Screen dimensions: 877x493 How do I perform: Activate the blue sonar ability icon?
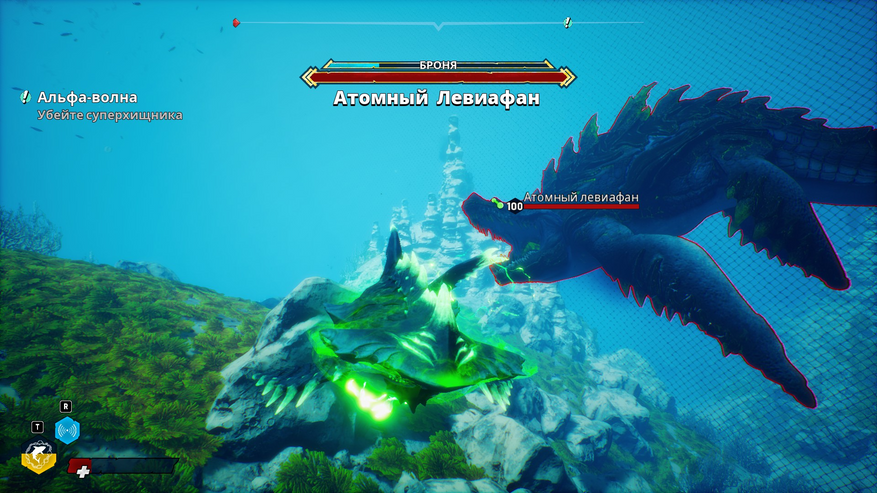click(x=67, y=431)
